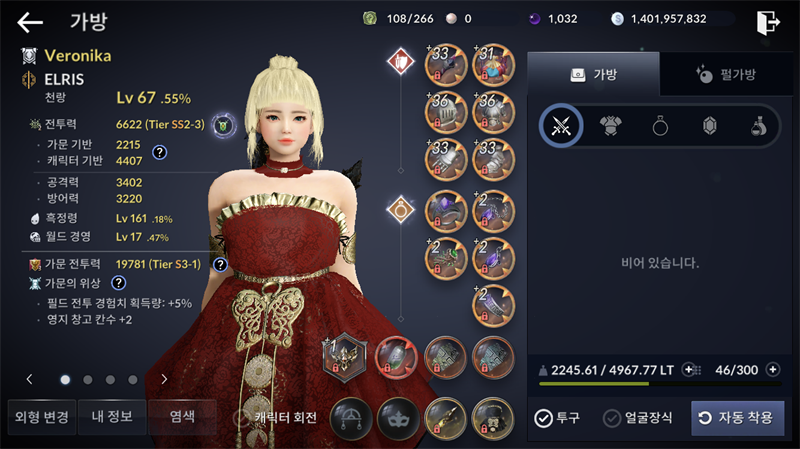Filter bag by armor category

pos(610,126)
